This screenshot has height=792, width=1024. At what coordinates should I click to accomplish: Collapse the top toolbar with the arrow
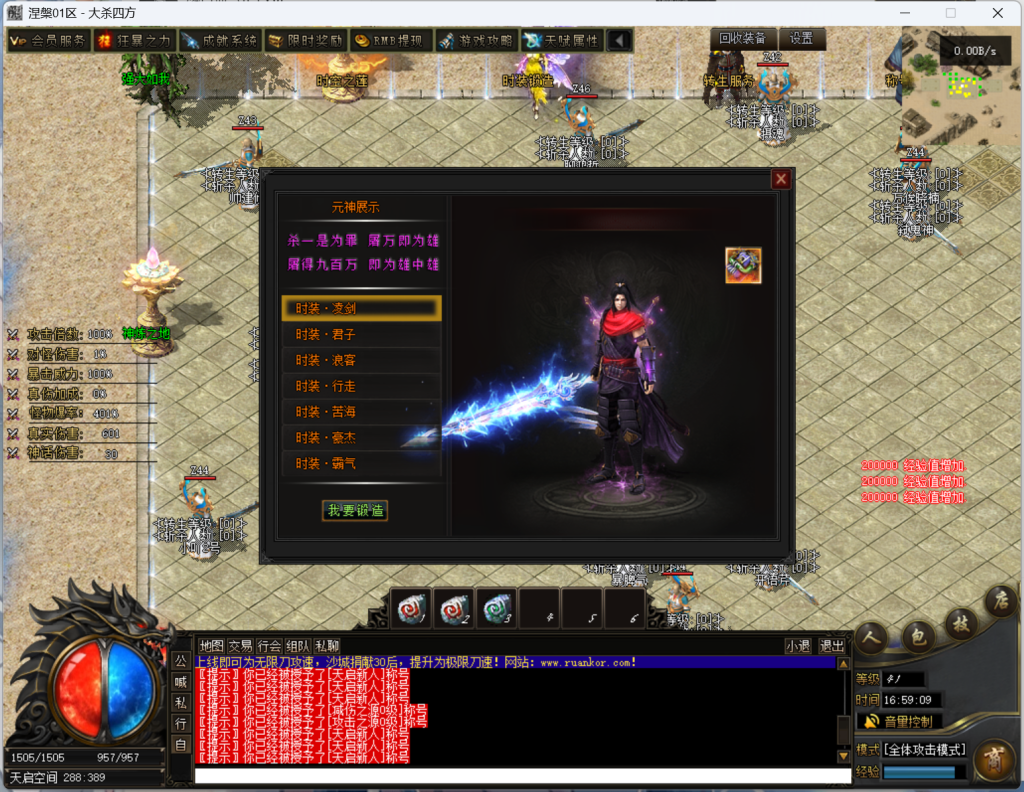(x=620, y=41)
